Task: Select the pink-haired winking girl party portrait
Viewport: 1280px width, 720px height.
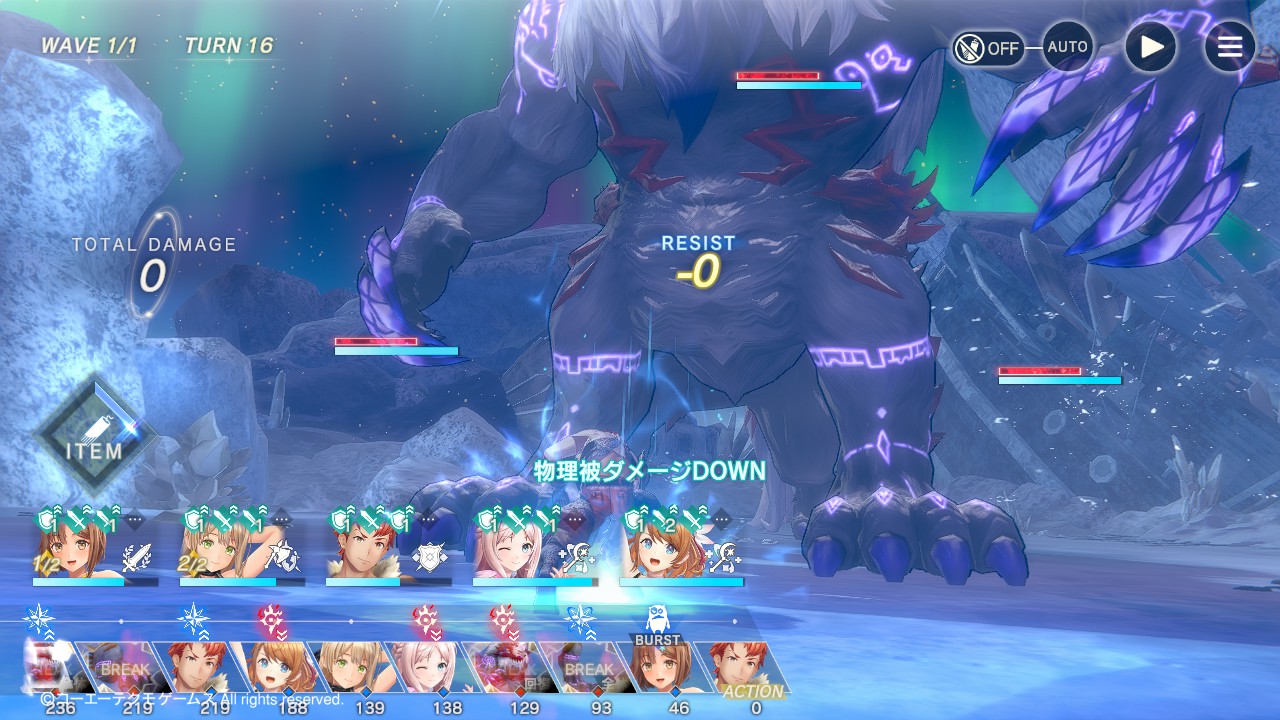Action: point(508,551)
